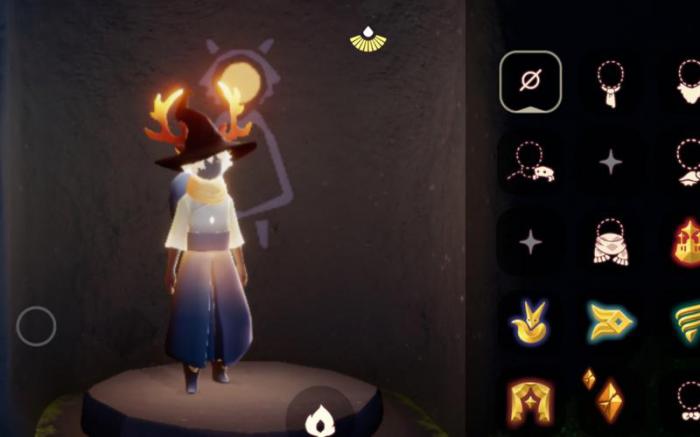Tap the circular joystick button
Viewport: 700px width, 437px height.
click(x=36, y=326)
